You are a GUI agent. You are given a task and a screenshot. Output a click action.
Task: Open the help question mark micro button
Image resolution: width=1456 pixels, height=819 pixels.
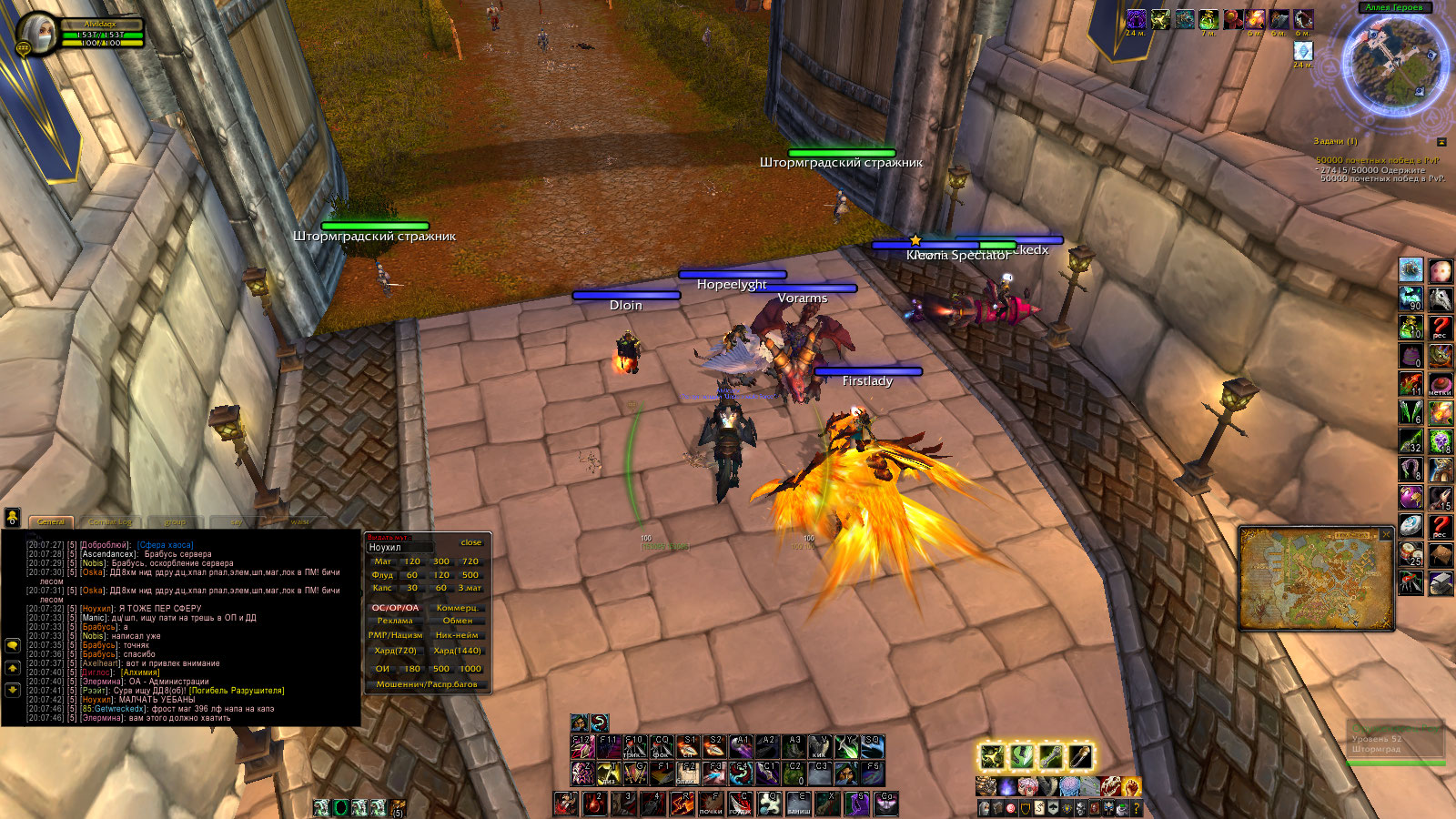(1137, 808)
